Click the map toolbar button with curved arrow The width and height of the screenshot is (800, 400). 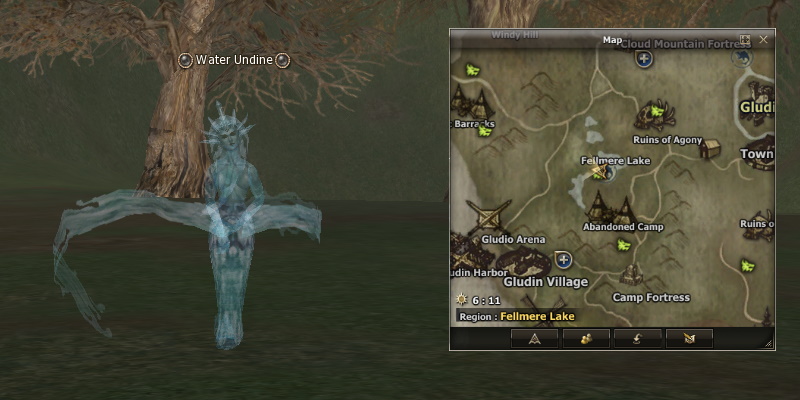(x=637, y=339)
